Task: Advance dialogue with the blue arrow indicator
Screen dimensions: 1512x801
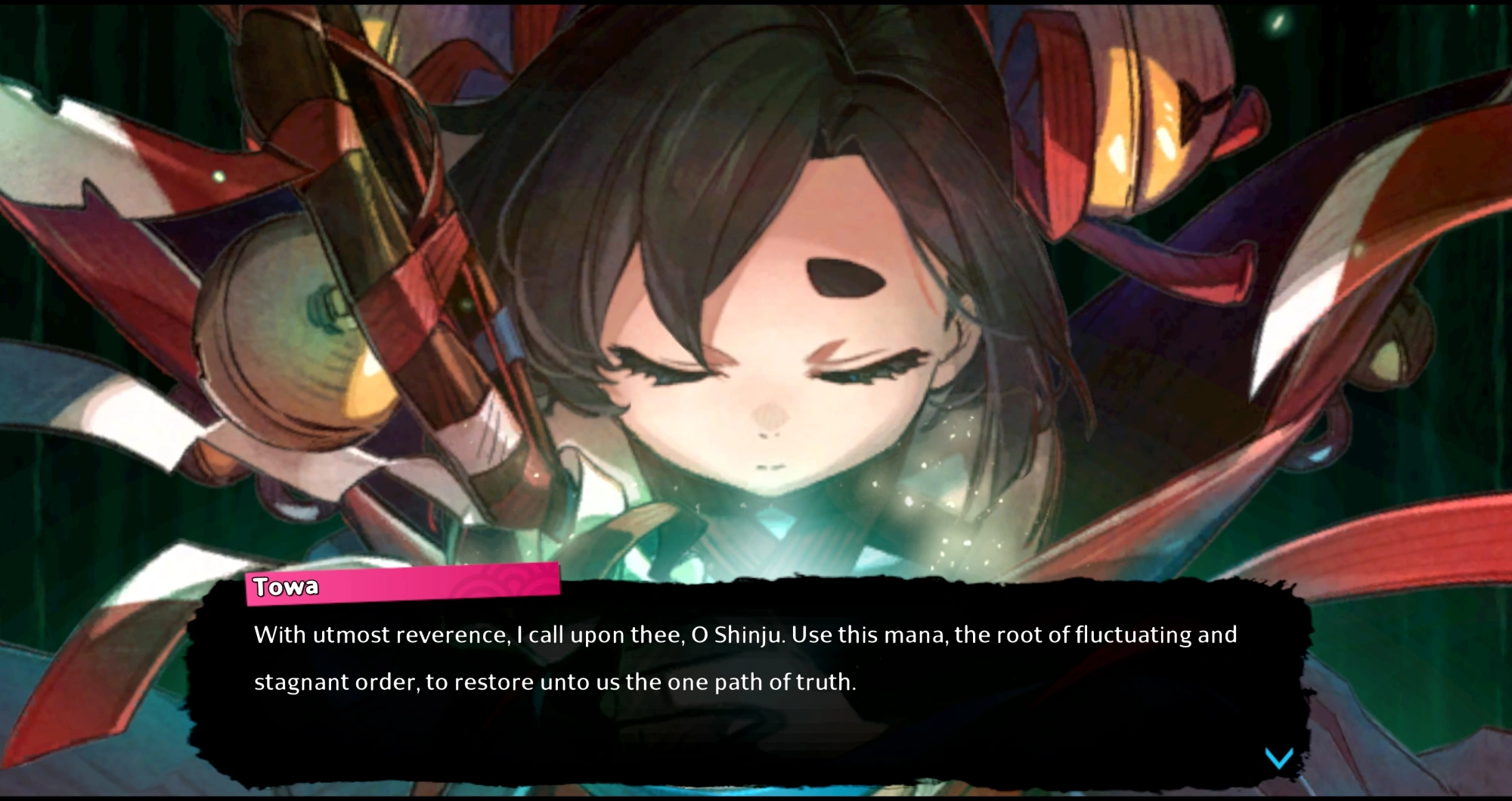Action: pos(1279,757)
